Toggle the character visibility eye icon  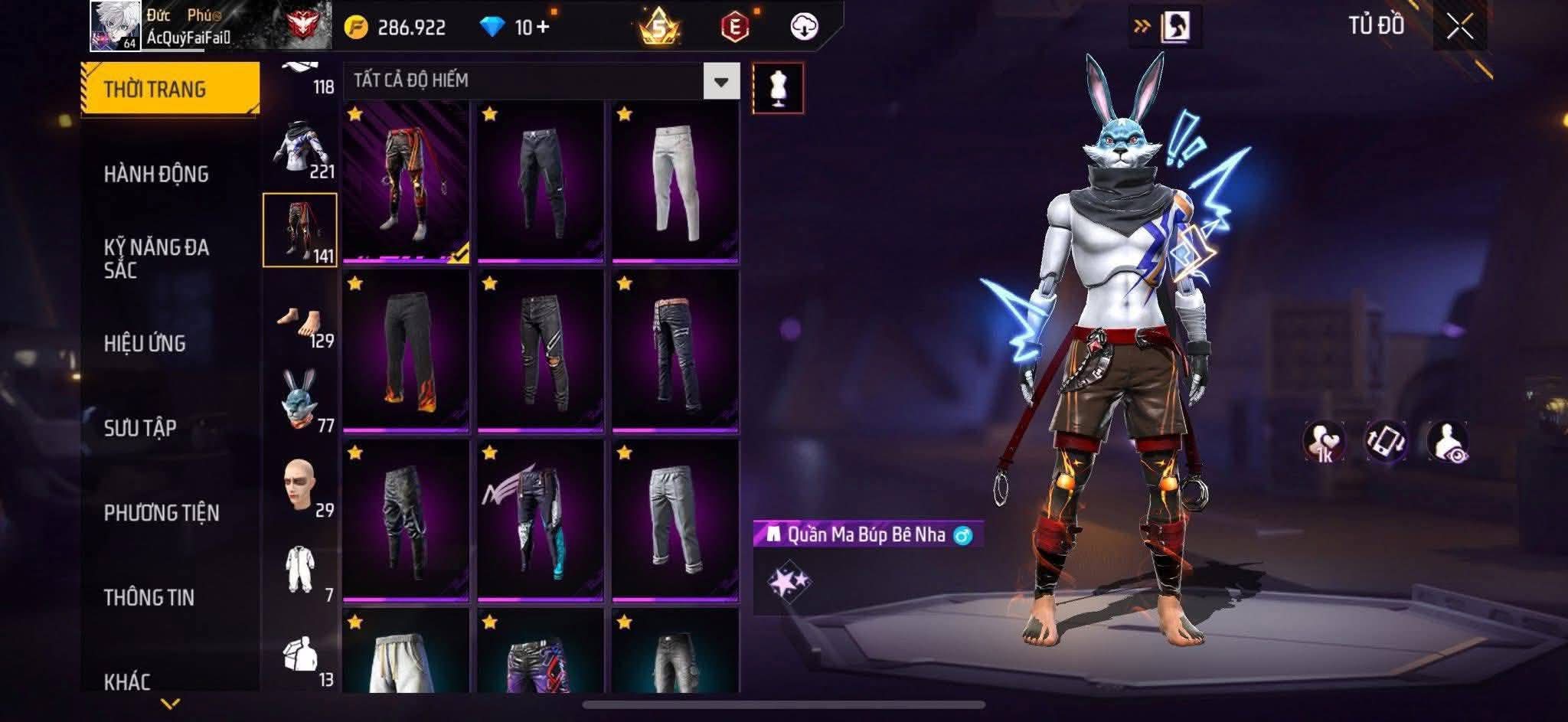tap(1446, 443)
